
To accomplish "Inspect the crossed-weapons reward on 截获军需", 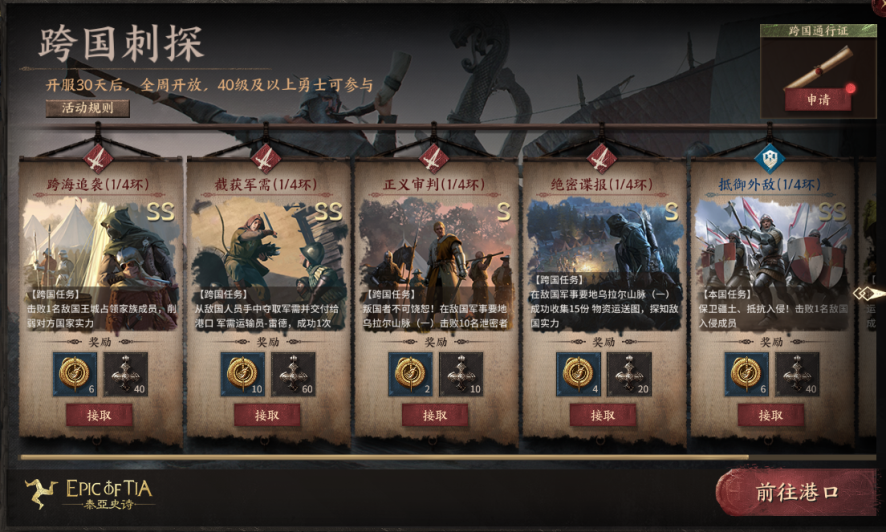I will point(293,373).
